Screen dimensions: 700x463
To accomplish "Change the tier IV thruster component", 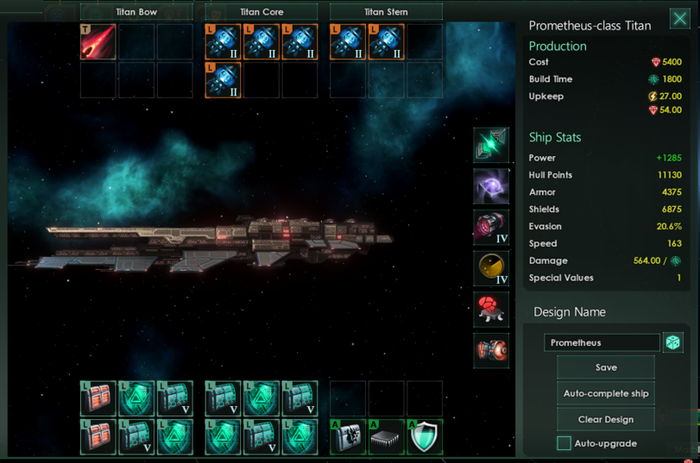I will 491,227.
